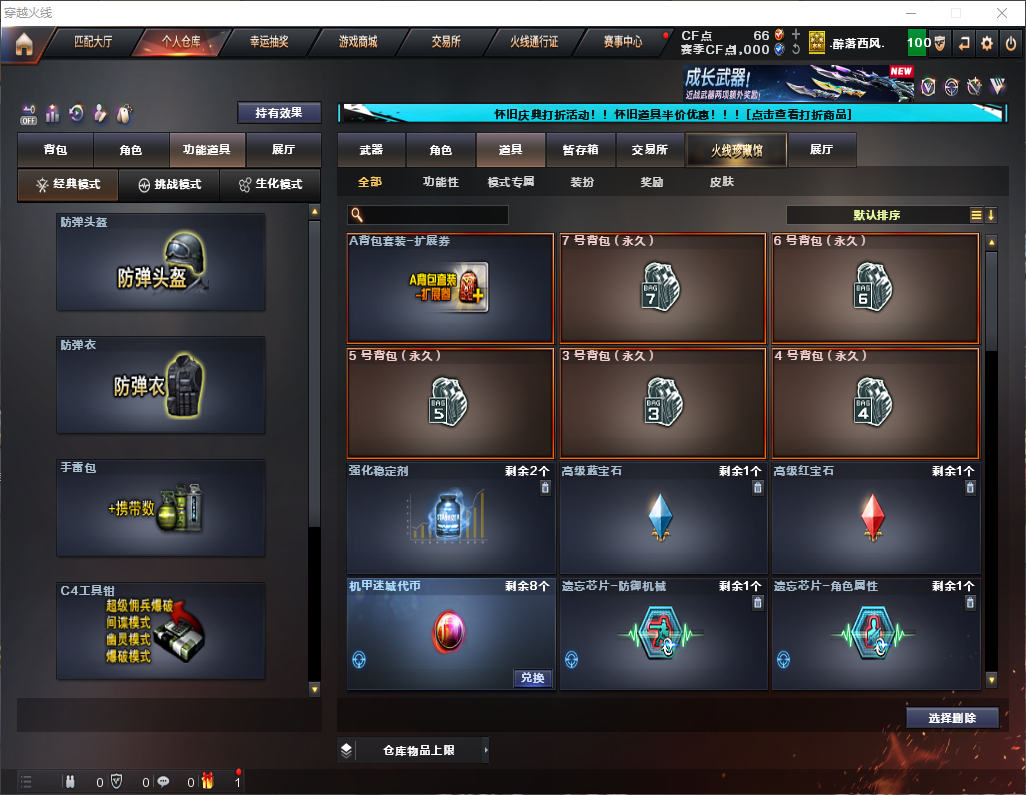The height and width of the screenshot is (795, 1026).
Task: Switch to the 武器 weapons tab
Action: point(371,150)
